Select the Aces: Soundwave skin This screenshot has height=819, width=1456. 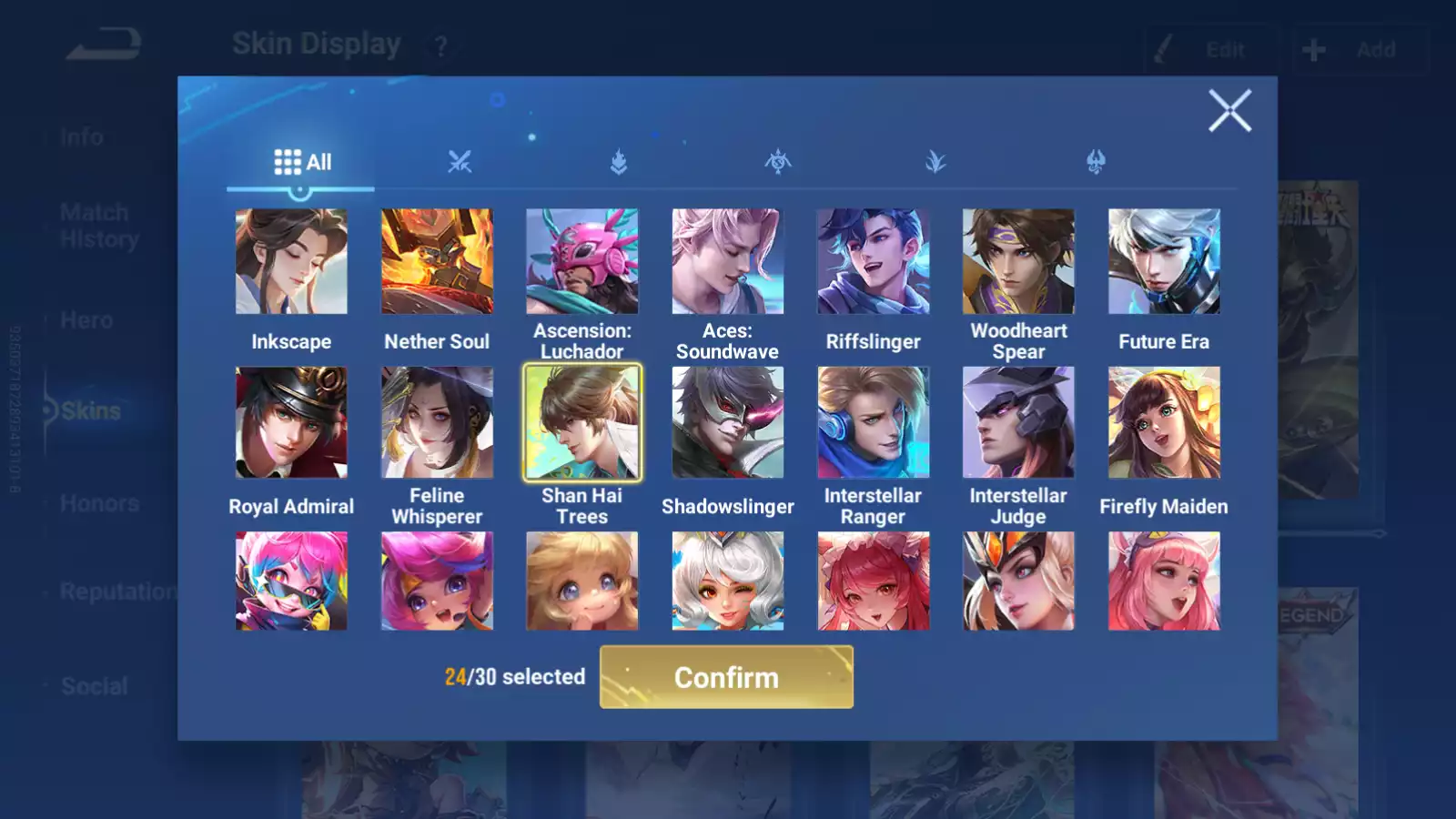pyautogui.click(x=727, y=261)
